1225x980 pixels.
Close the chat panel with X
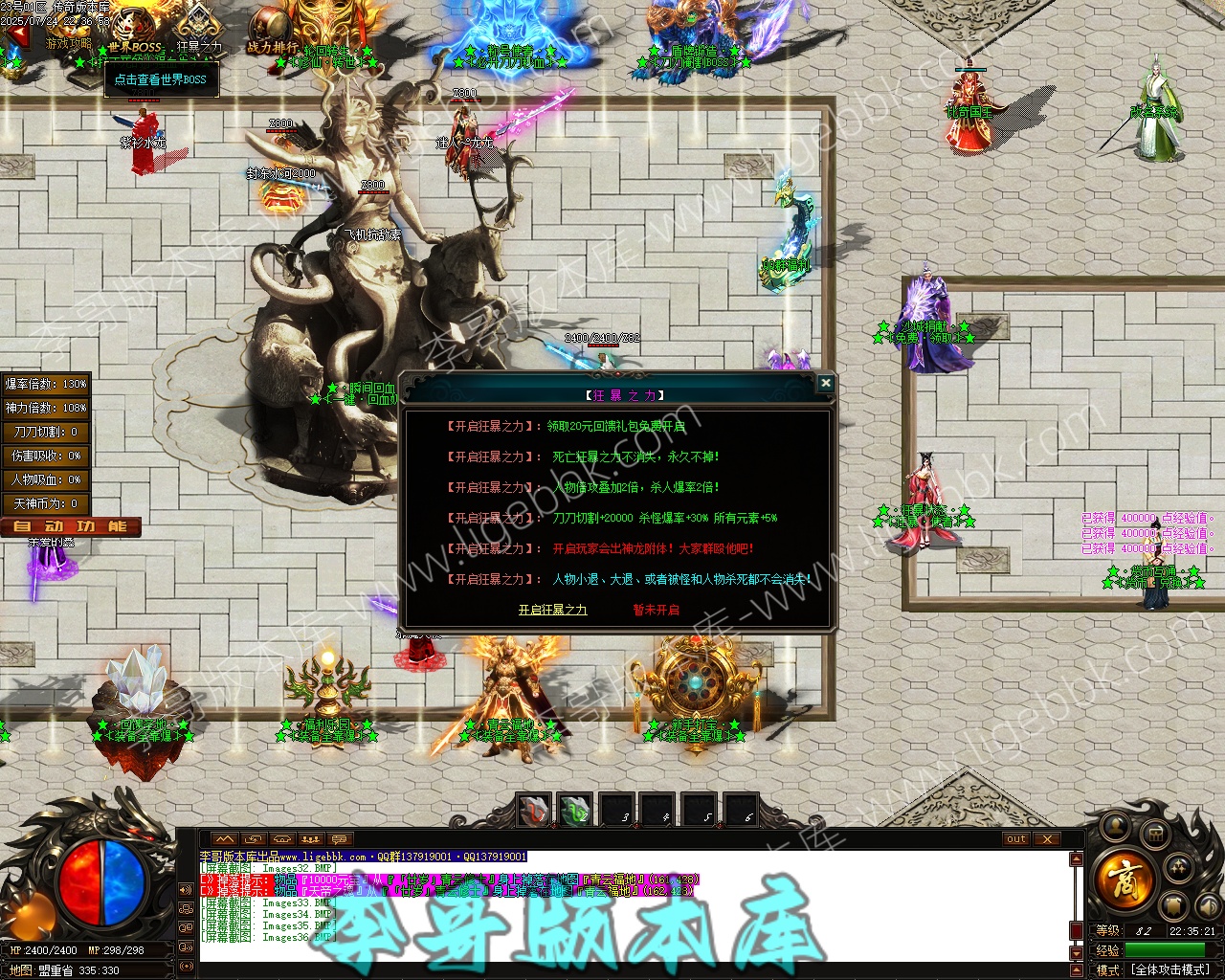1047,839
